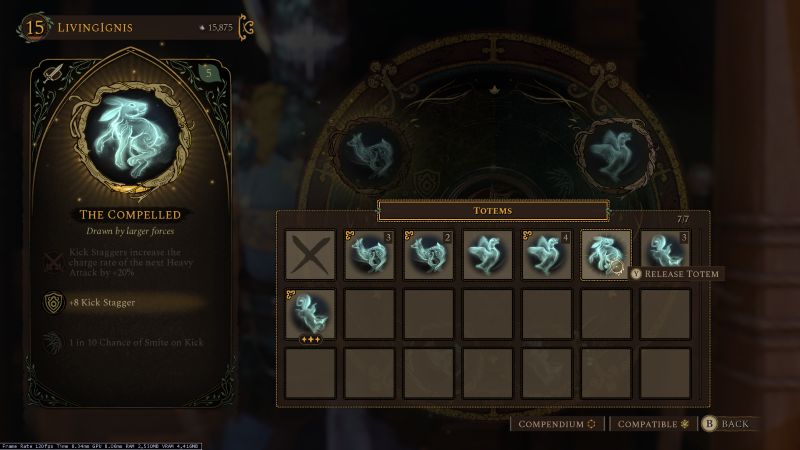Choose the totem with level 2 badge
Image resolution: width=800 pixels, height=450 pixels.
coord(427,255)
